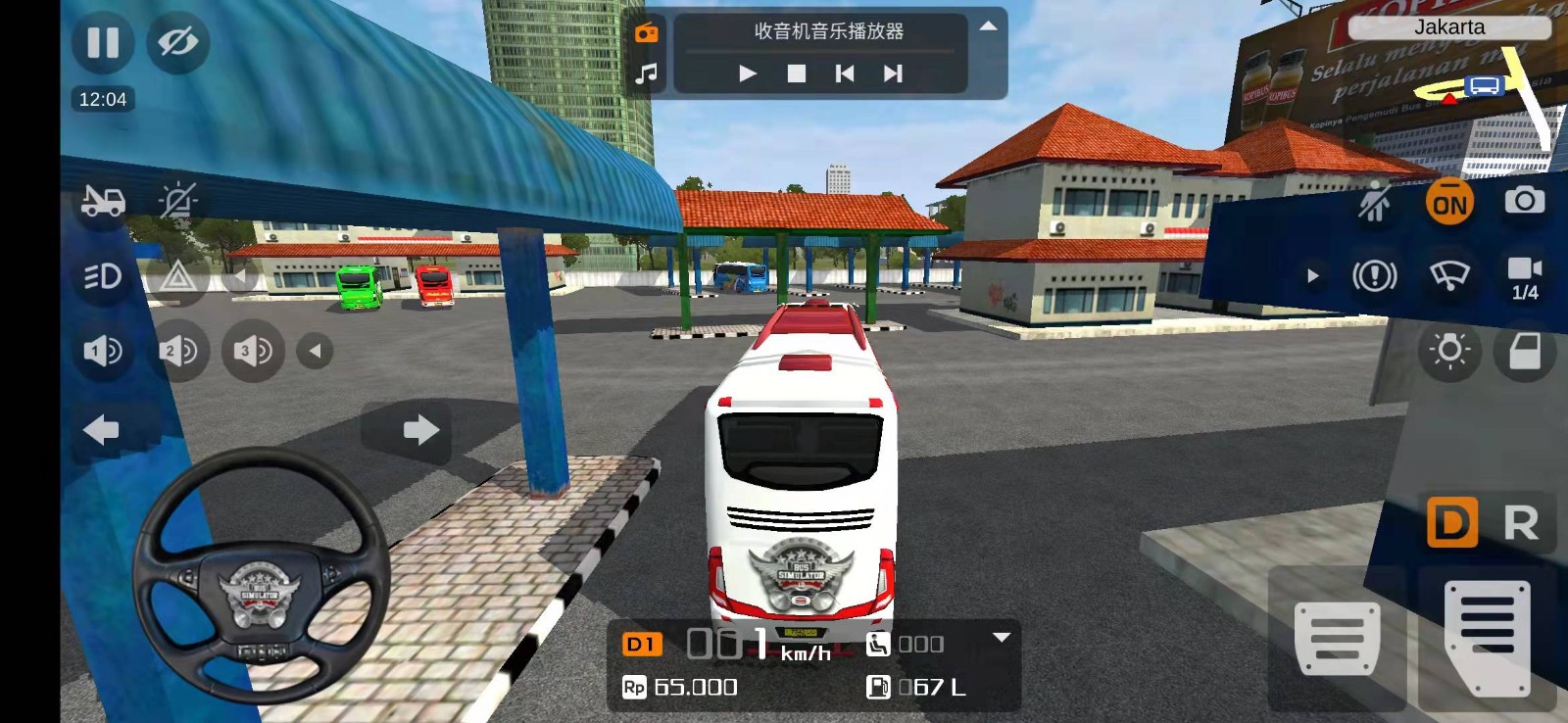Collapse the music player panel
This screenshot has height=723, width=1568.
pos(988,26)
